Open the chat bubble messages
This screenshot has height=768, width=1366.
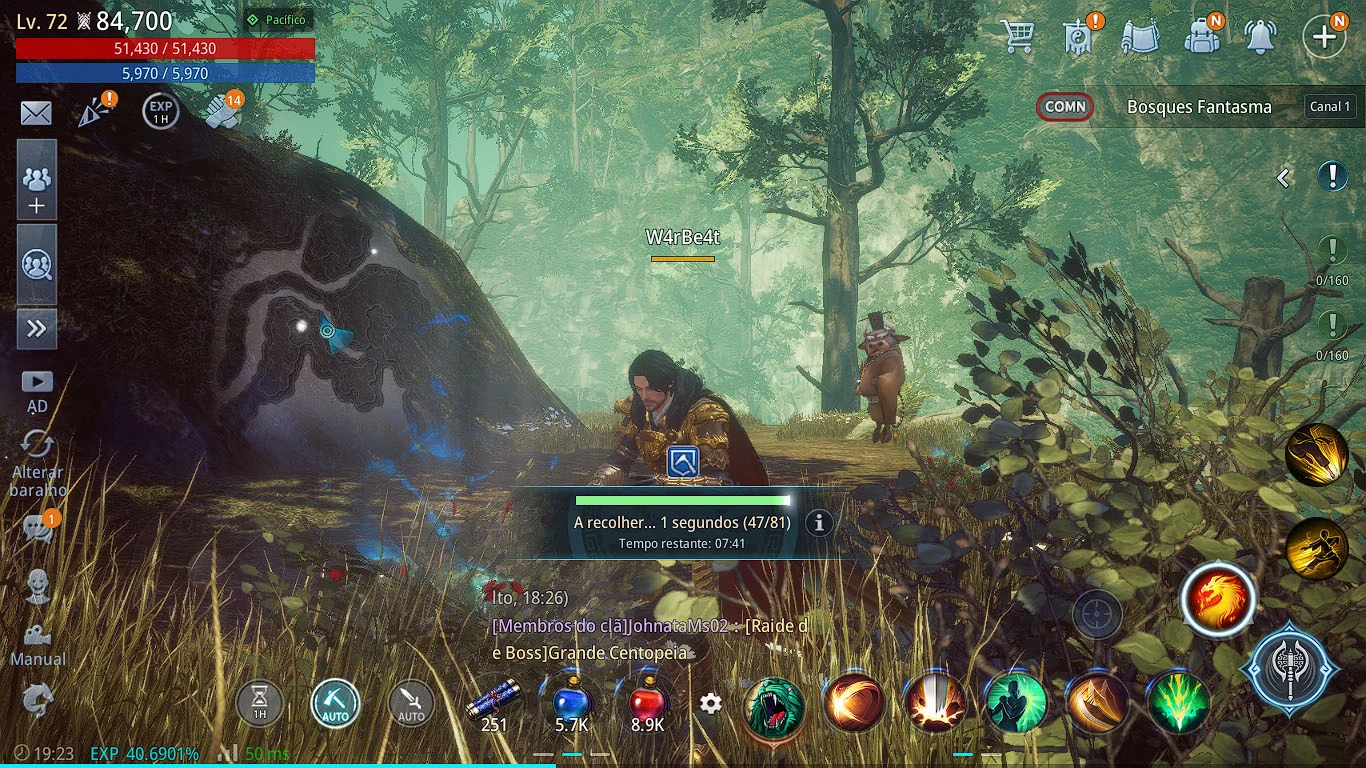[38, 528]
